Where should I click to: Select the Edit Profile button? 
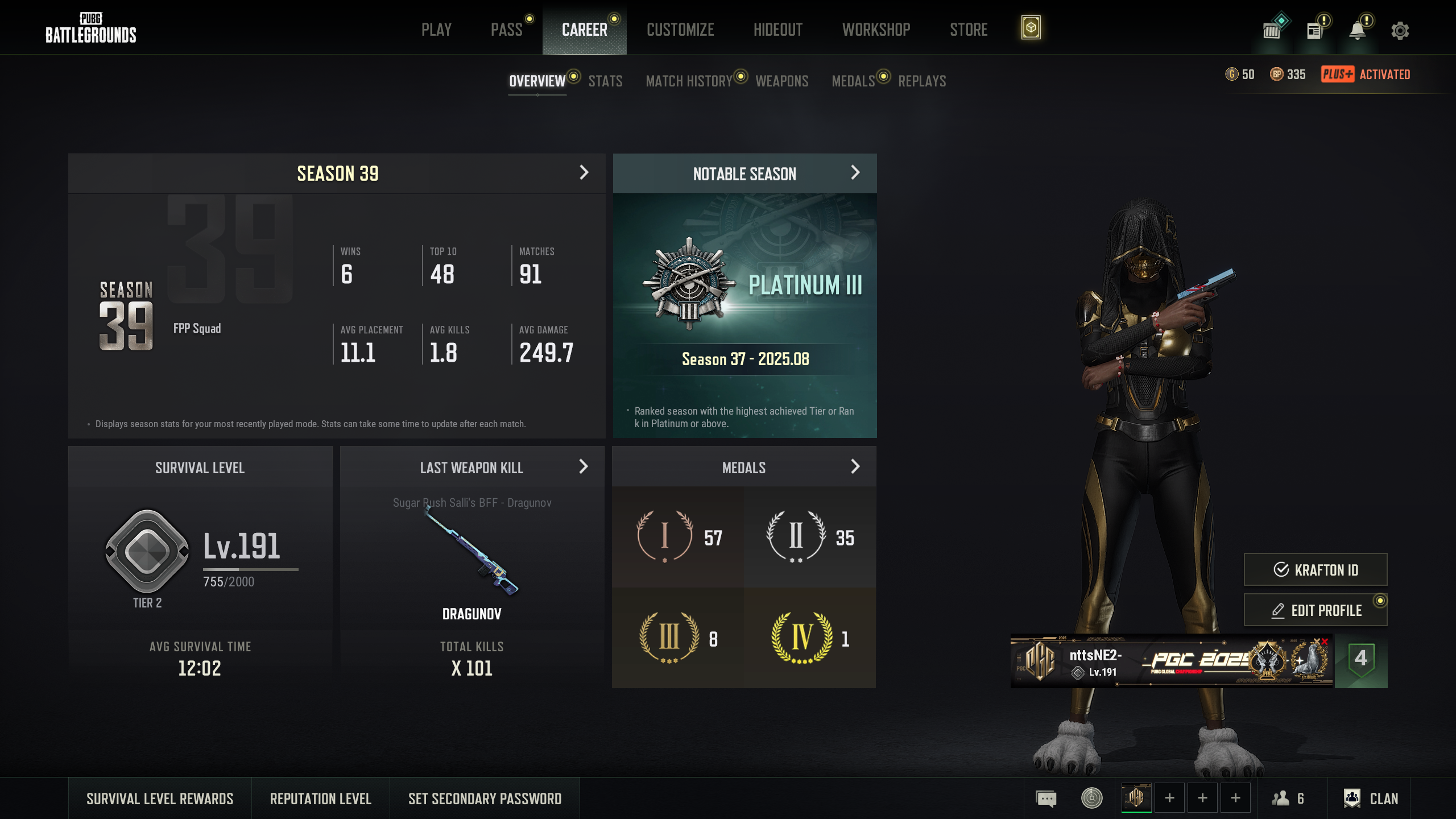click(1315, 610)
